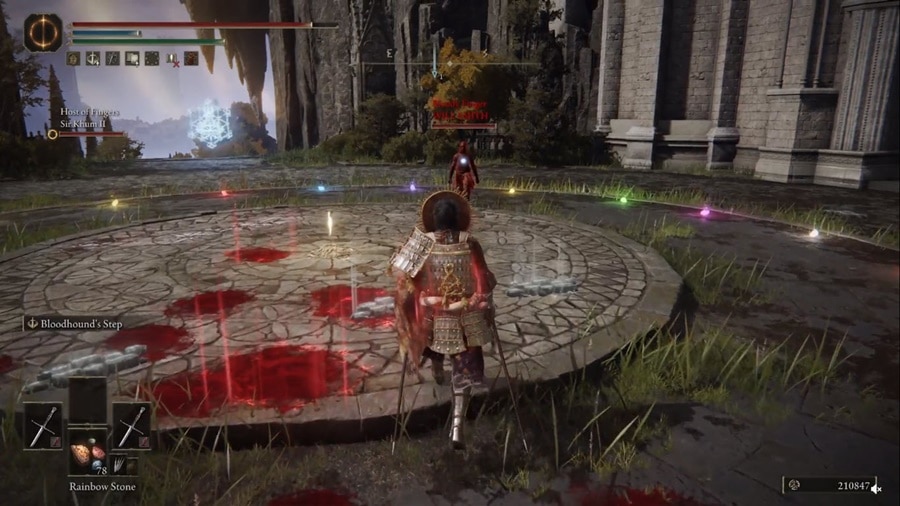Select the Rainbow Stone quick item slot

[x=87, y=452]
